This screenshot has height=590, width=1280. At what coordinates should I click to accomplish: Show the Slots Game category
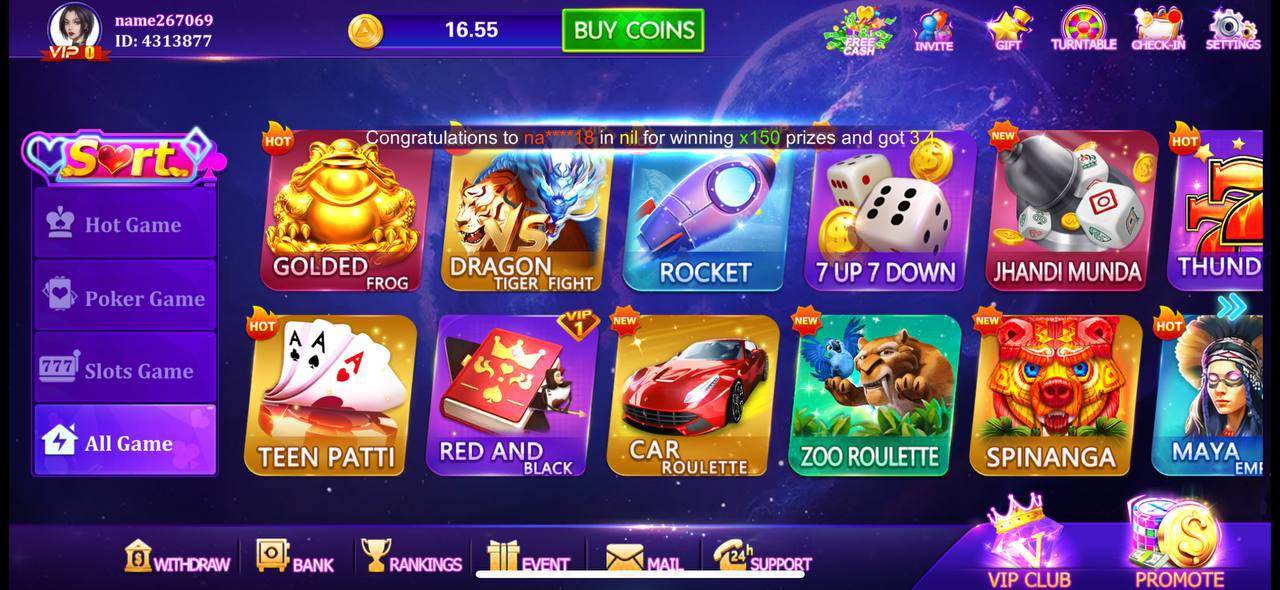[x=125, y=370]
